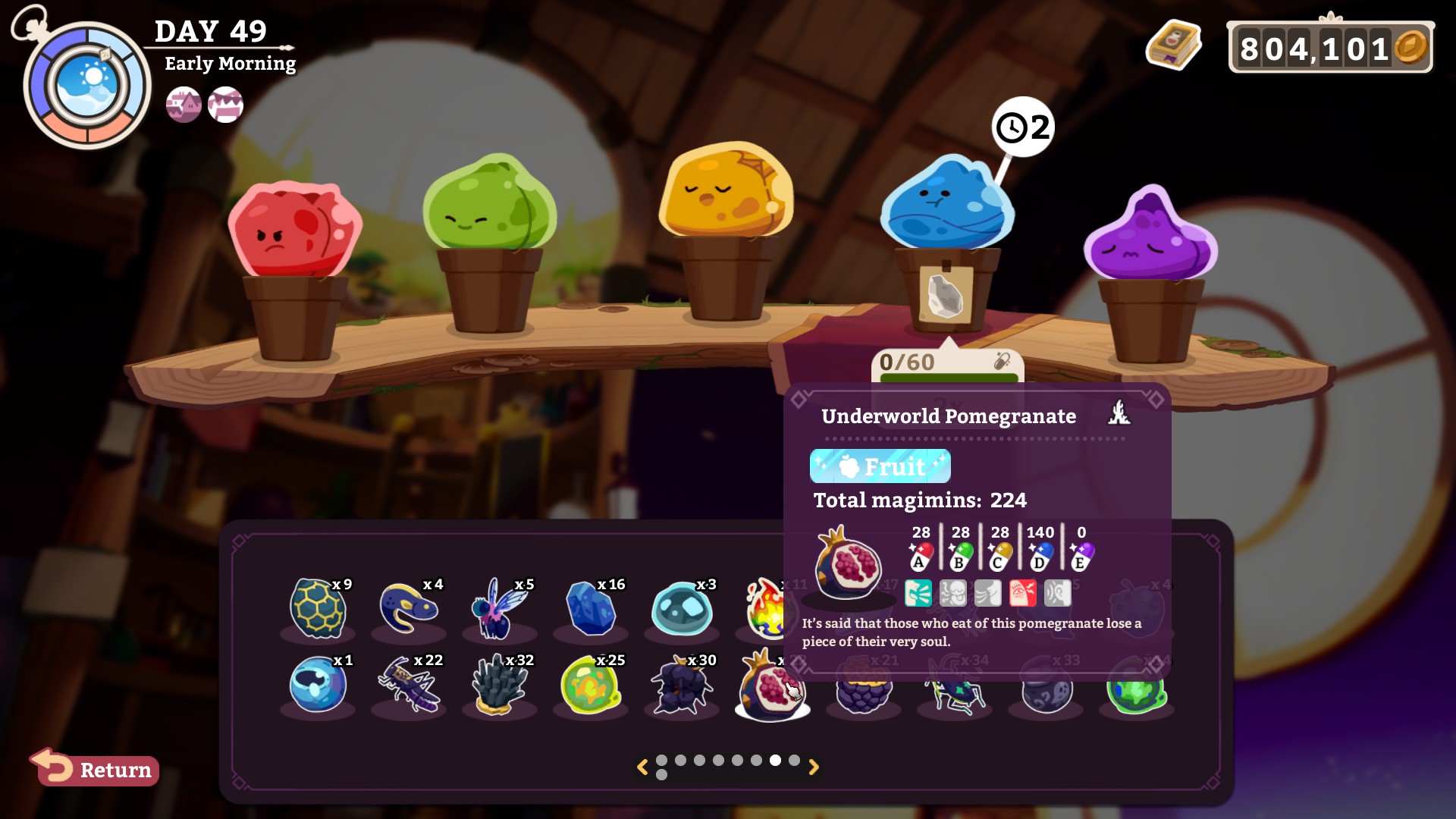
Task: Select the Underworld Pomegranate ingredient
Action: pyautogui.click(x=771, y=686)
